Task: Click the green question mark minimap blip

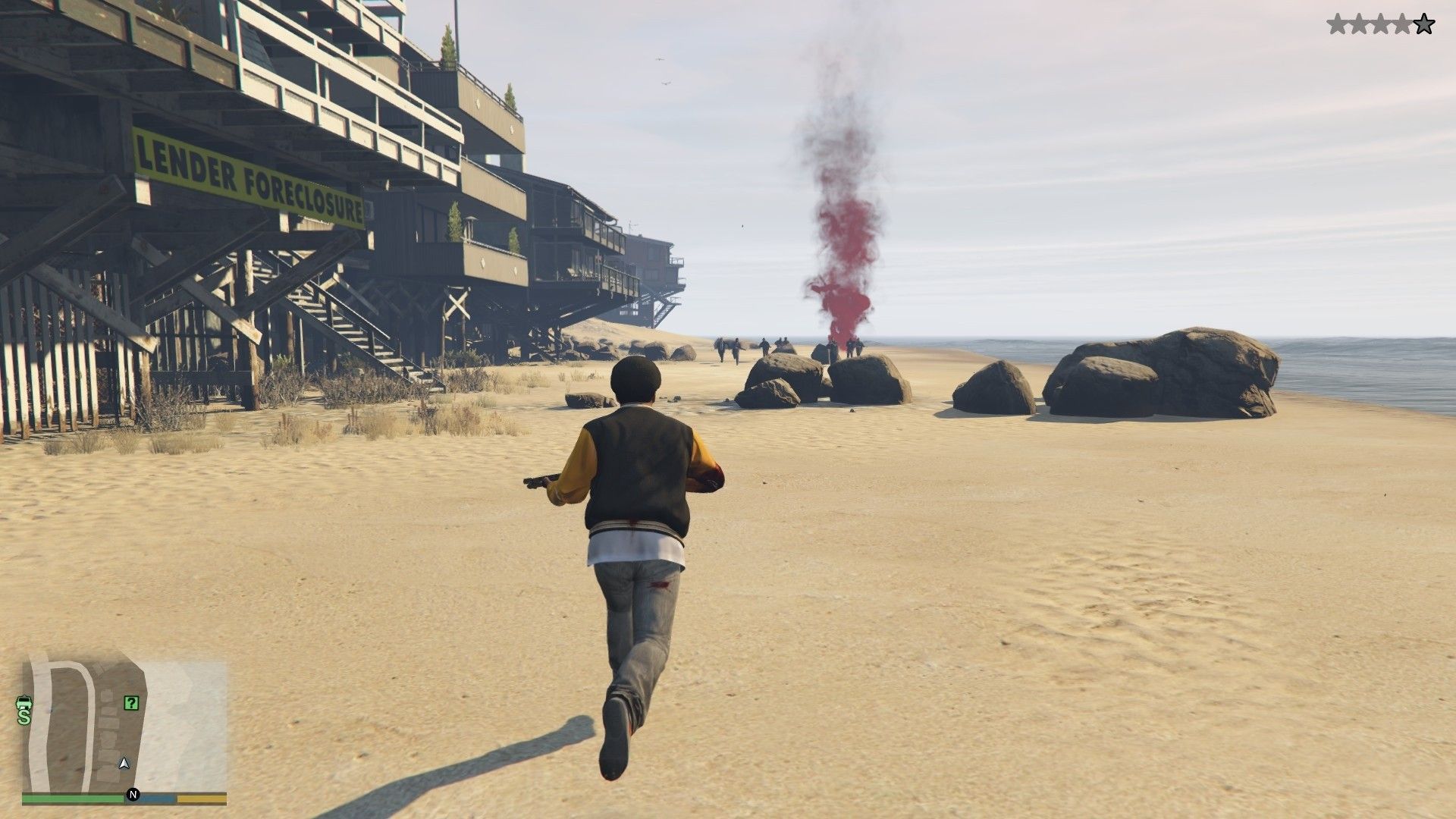Action: click(x=131, y=703)
